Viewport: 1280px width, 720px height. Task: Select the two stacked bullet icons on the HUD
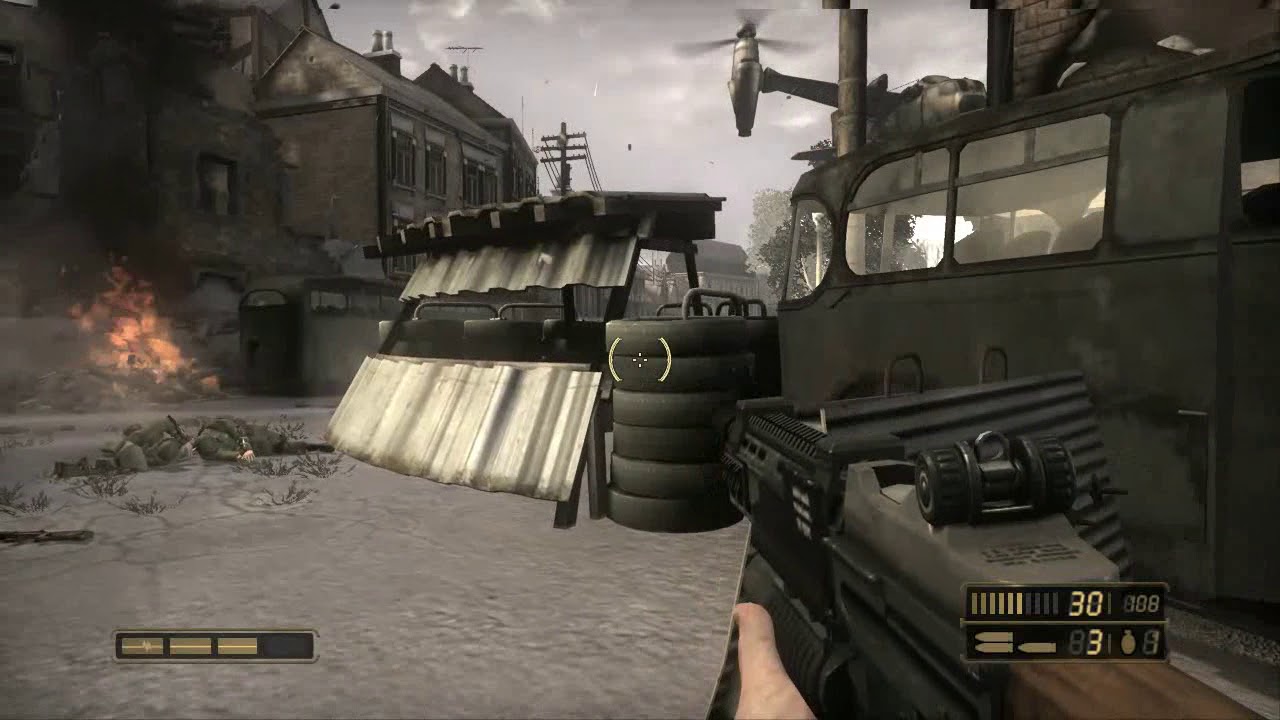[990, 641]
